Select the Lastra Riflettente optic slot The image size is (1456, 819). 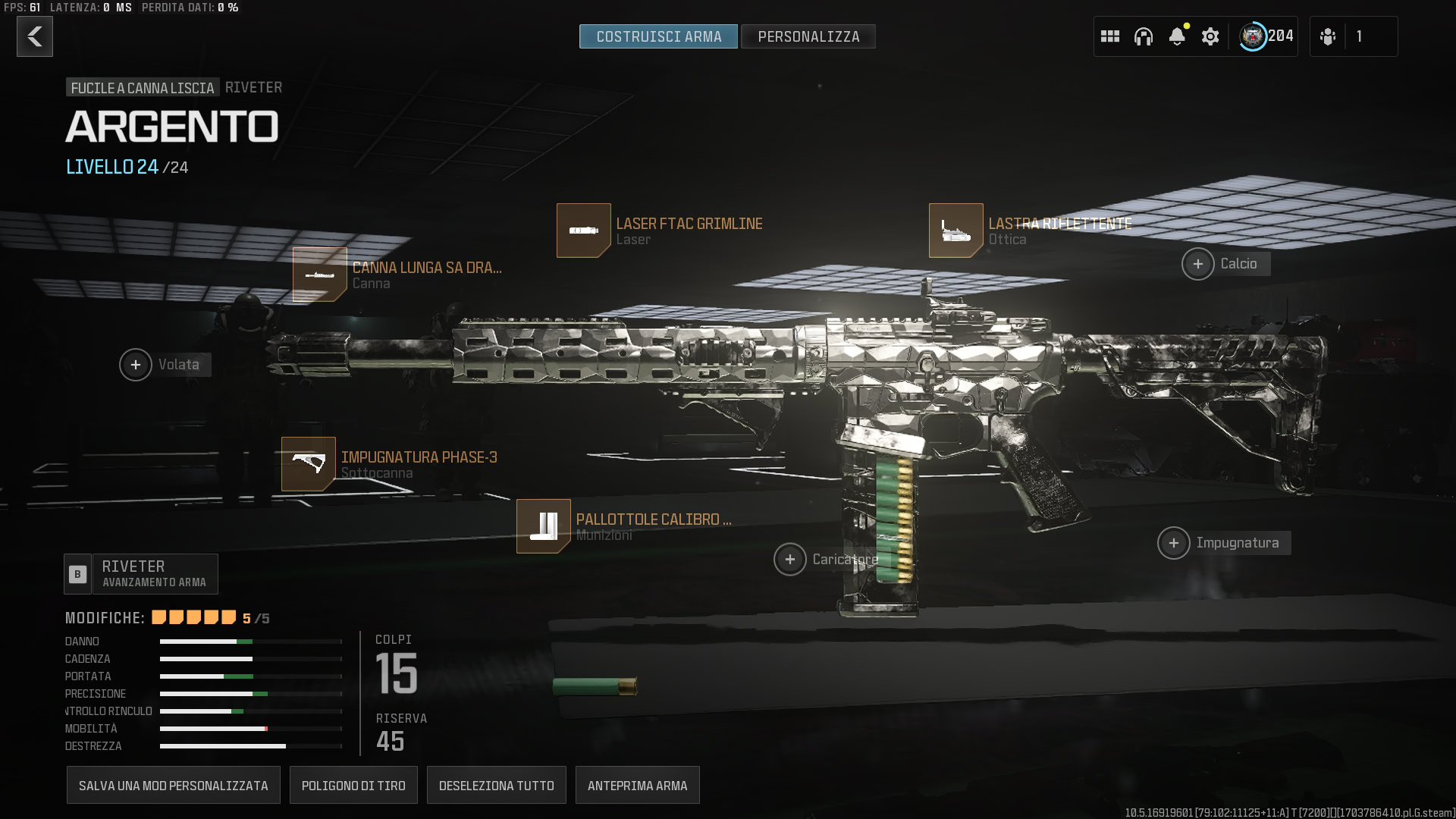click(x=956, y=231)
